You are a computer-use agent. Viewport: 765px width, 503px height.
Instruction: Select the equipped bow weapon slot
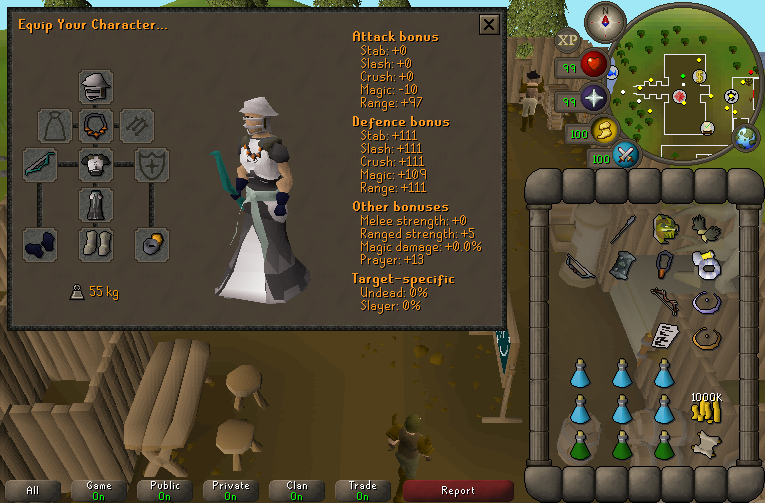(x=41, y=163)
